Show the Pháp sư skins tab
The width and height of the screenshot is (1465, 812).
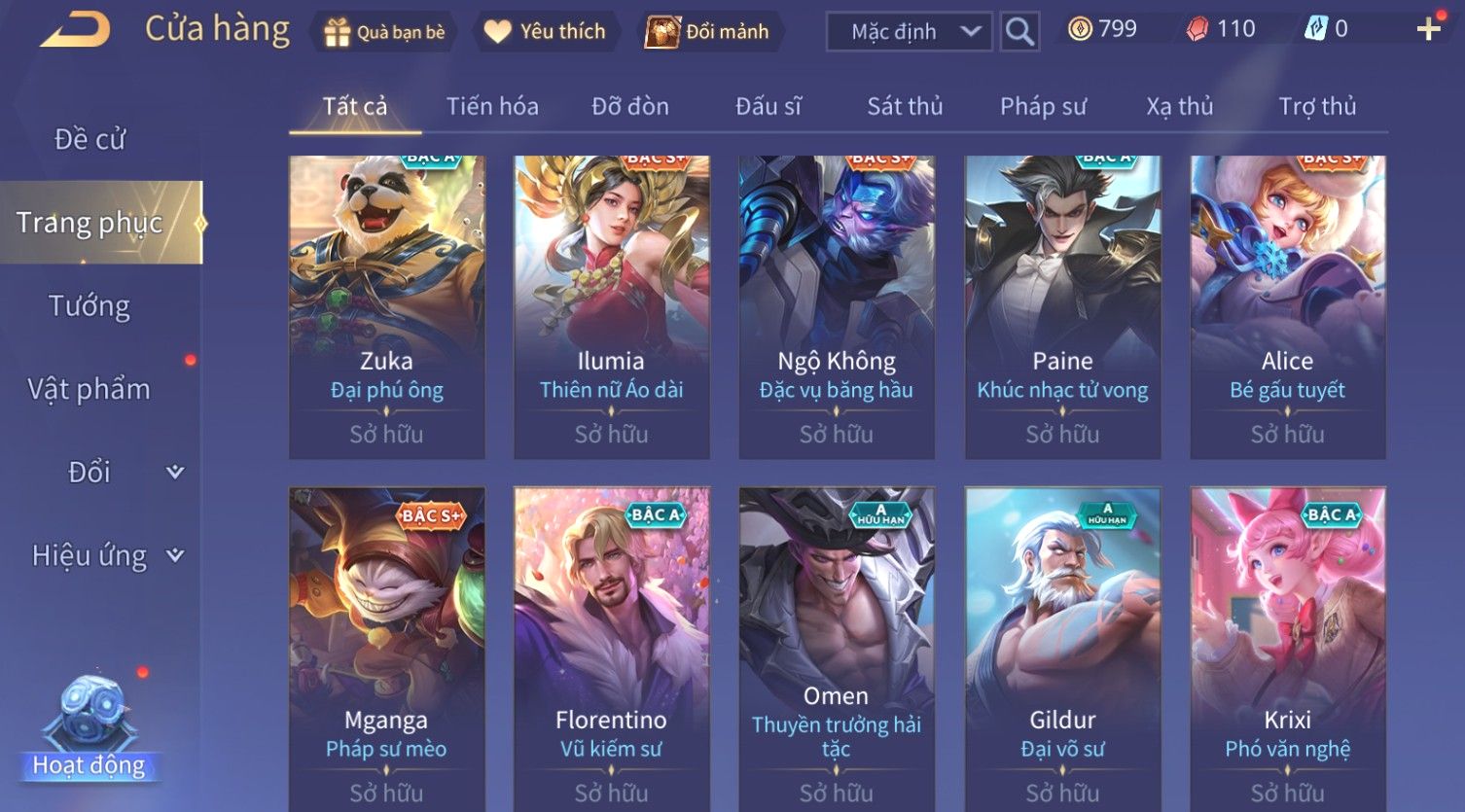1043,106
